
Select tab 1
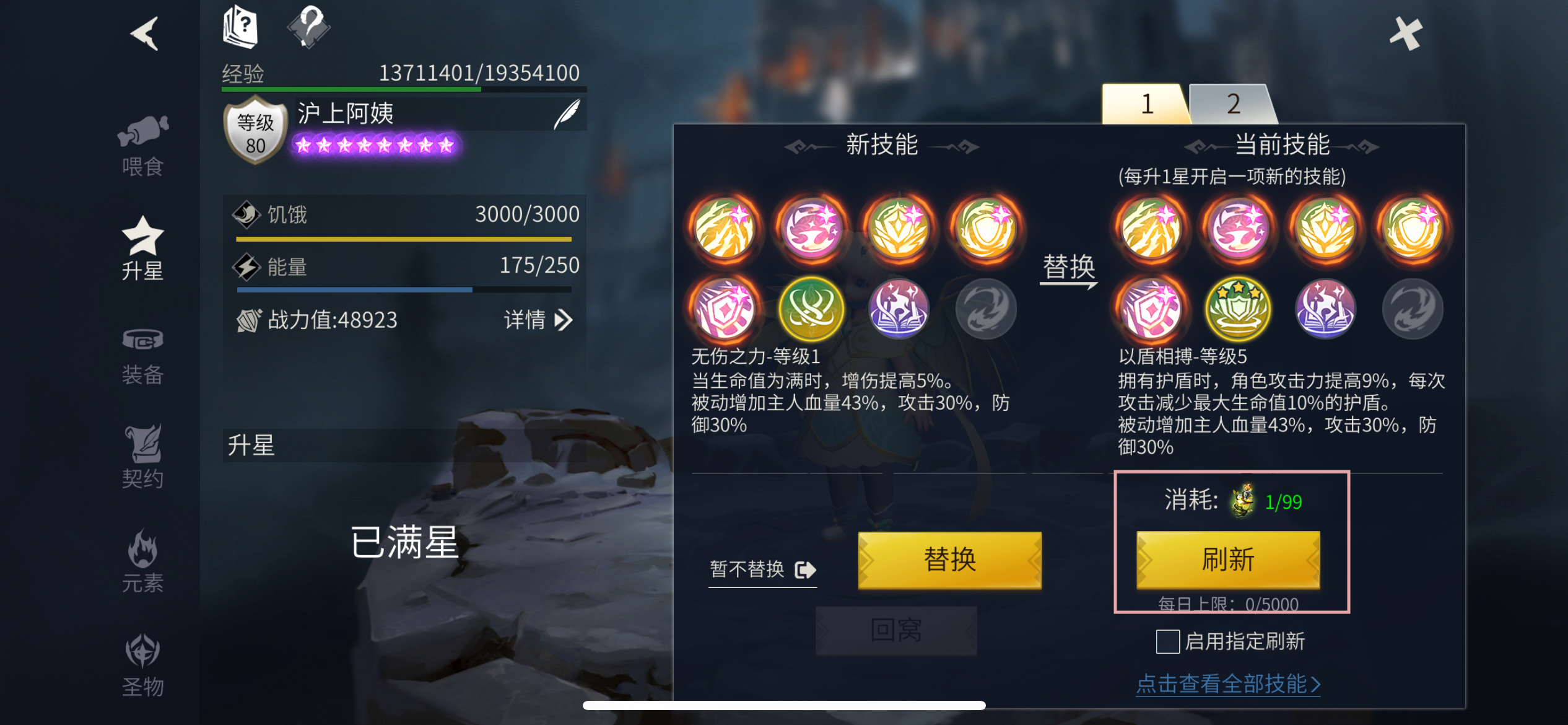[x=1147, y=104]
